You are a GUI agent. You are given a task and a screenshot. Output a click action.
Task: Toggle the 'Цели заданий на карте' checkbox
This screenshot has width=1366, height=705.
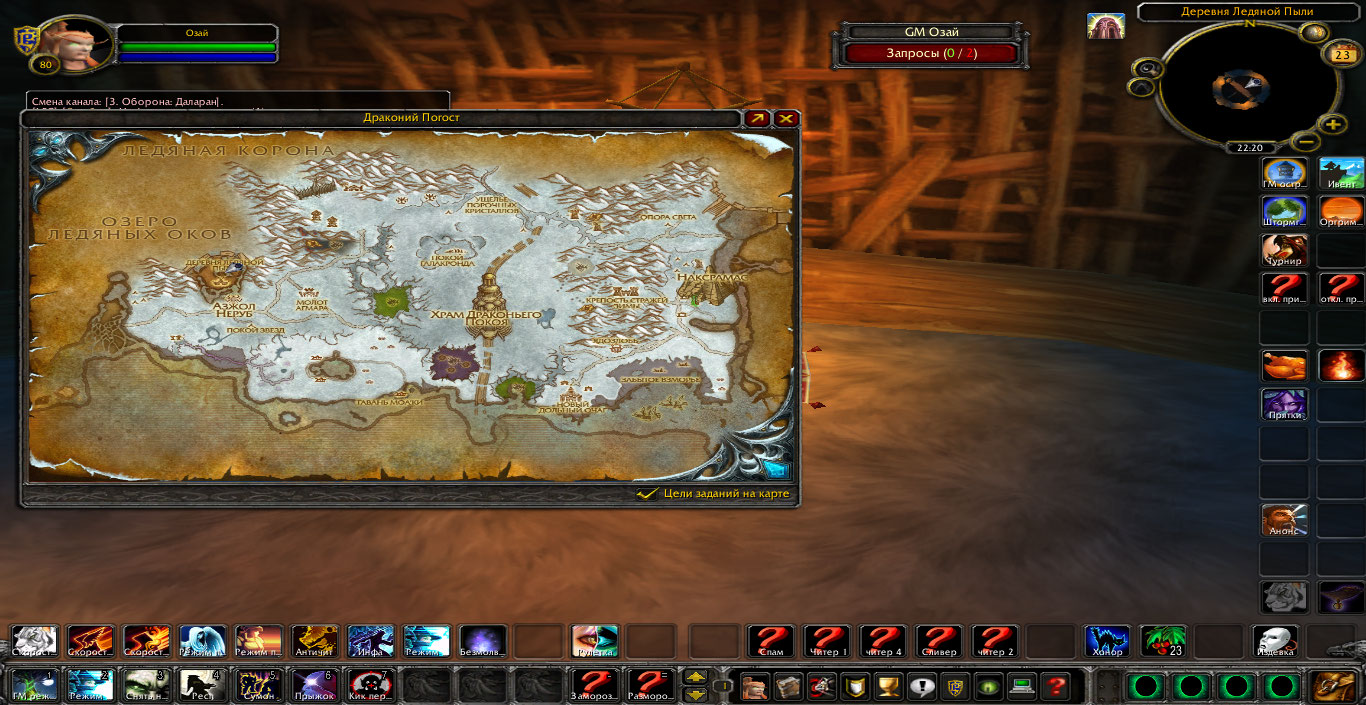(x=647, y=494)
